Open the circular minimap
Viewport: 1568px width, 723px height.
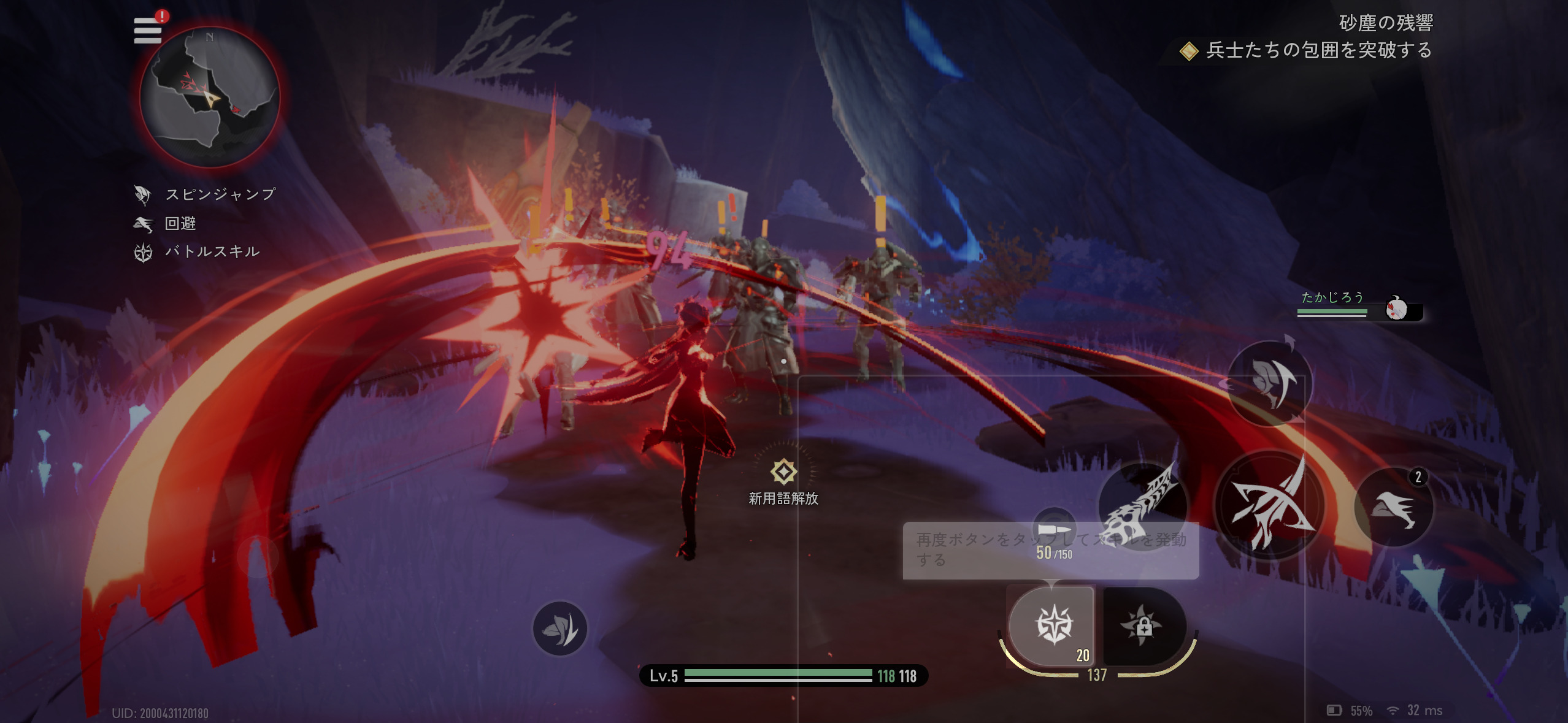click(210, 98)
